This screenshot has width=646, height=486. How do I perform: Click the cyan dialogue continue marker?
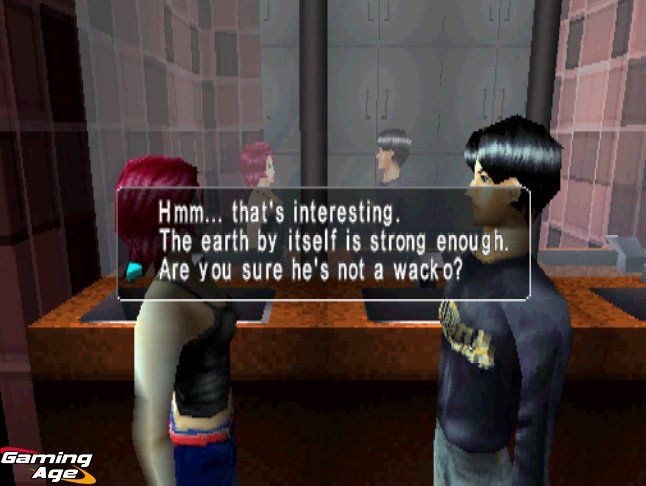point(134,269)
